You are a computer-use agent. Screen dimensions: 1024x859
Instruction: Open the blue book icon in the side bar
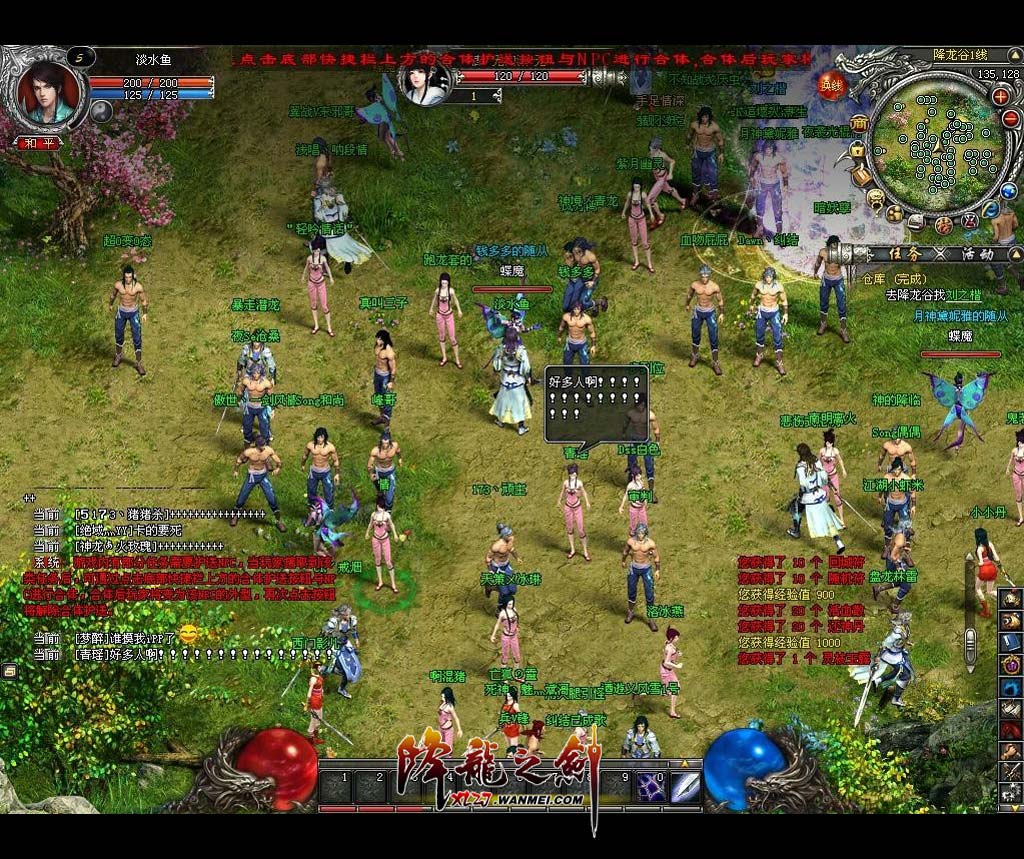pos(1011,641)
